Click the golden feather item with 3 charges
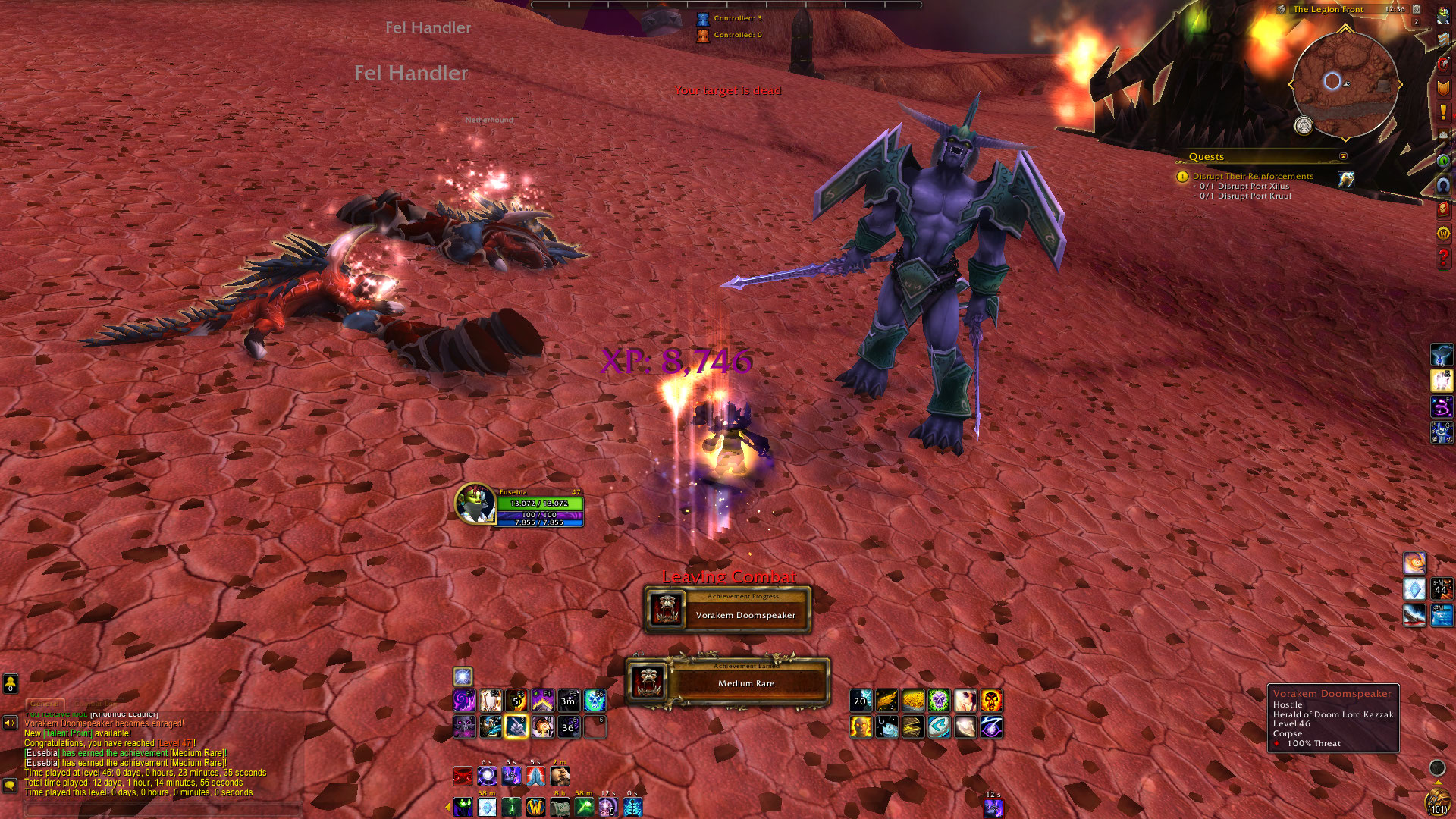Viewport: 1456px width, 819px height. (x=886, y=700)
